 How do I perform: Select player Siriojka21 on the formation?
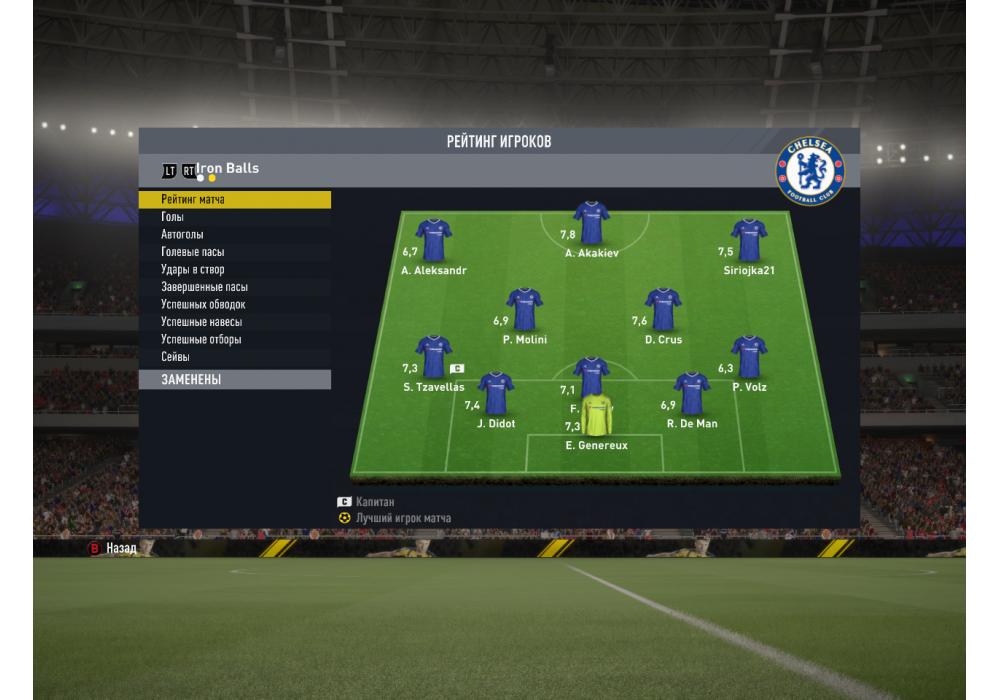748,240
